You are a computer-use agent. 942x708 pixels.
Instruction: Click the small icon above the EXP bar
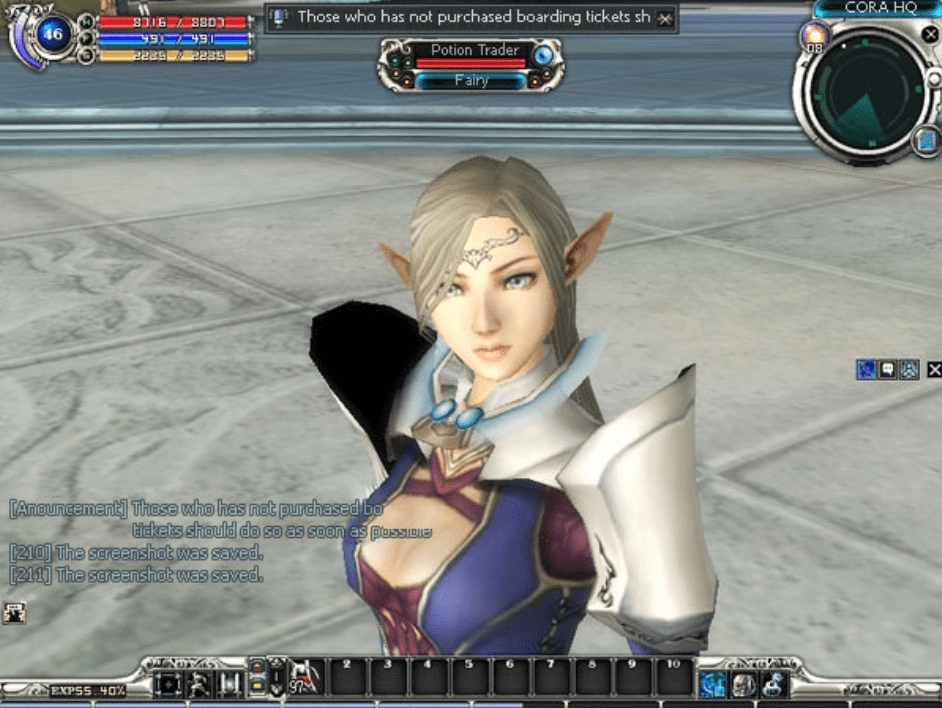[14, 613]
